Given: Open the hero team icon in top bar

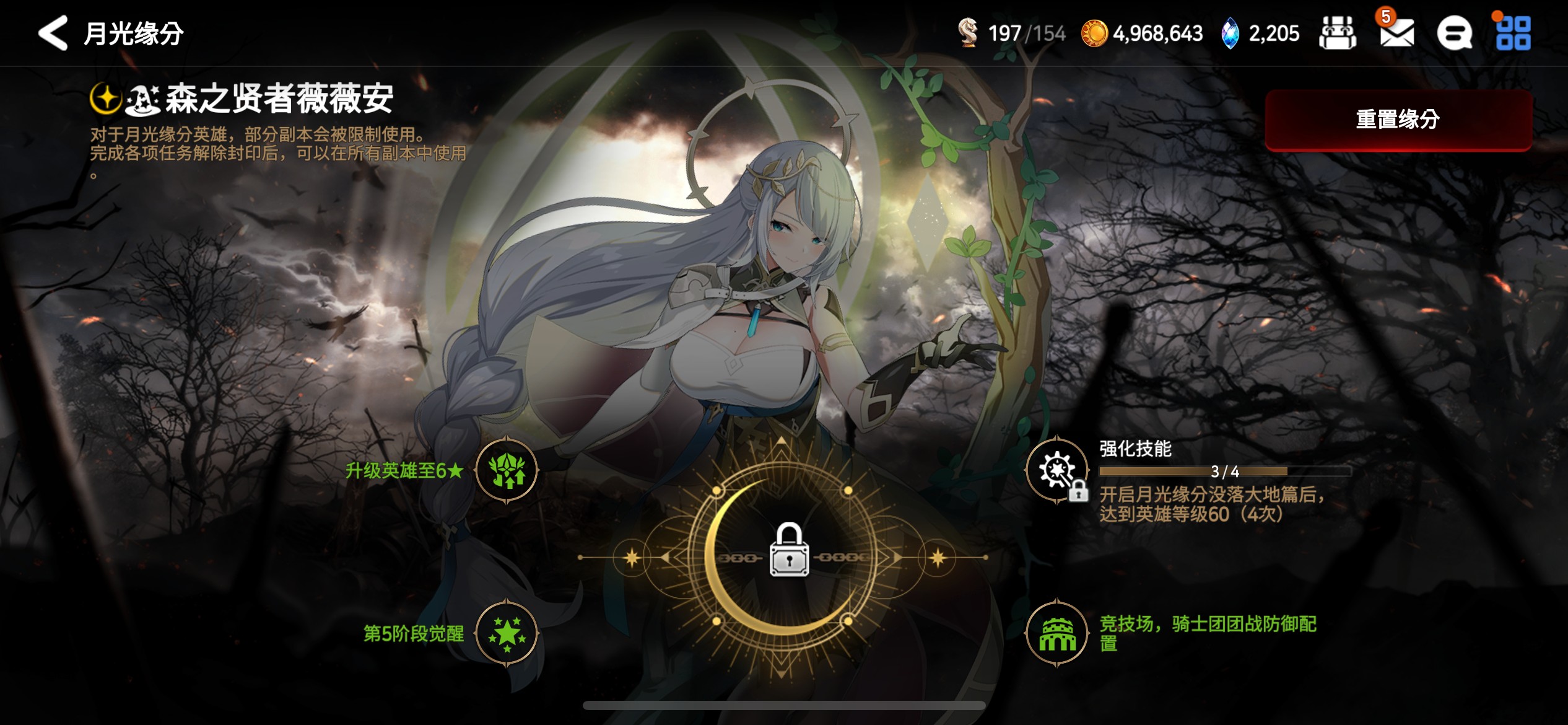Looking at the screenshot, I should tap(1338, 33).
